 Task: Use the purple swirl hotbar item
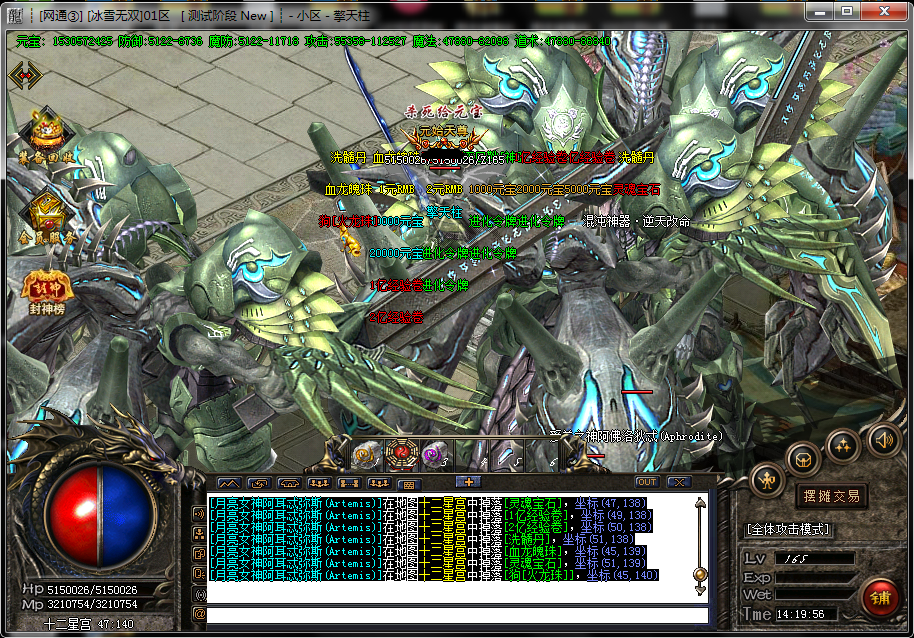pos(434,455)
